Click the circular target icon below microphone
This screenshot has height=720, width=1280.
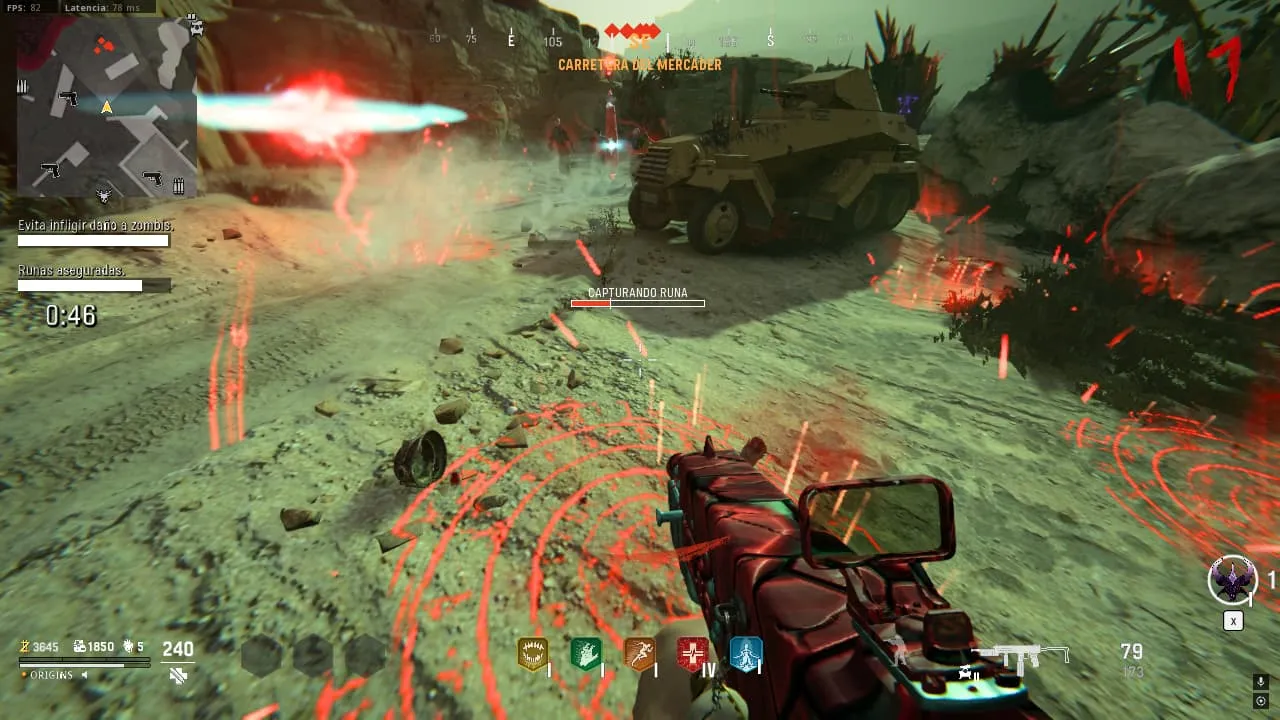tap(1261, 701)
